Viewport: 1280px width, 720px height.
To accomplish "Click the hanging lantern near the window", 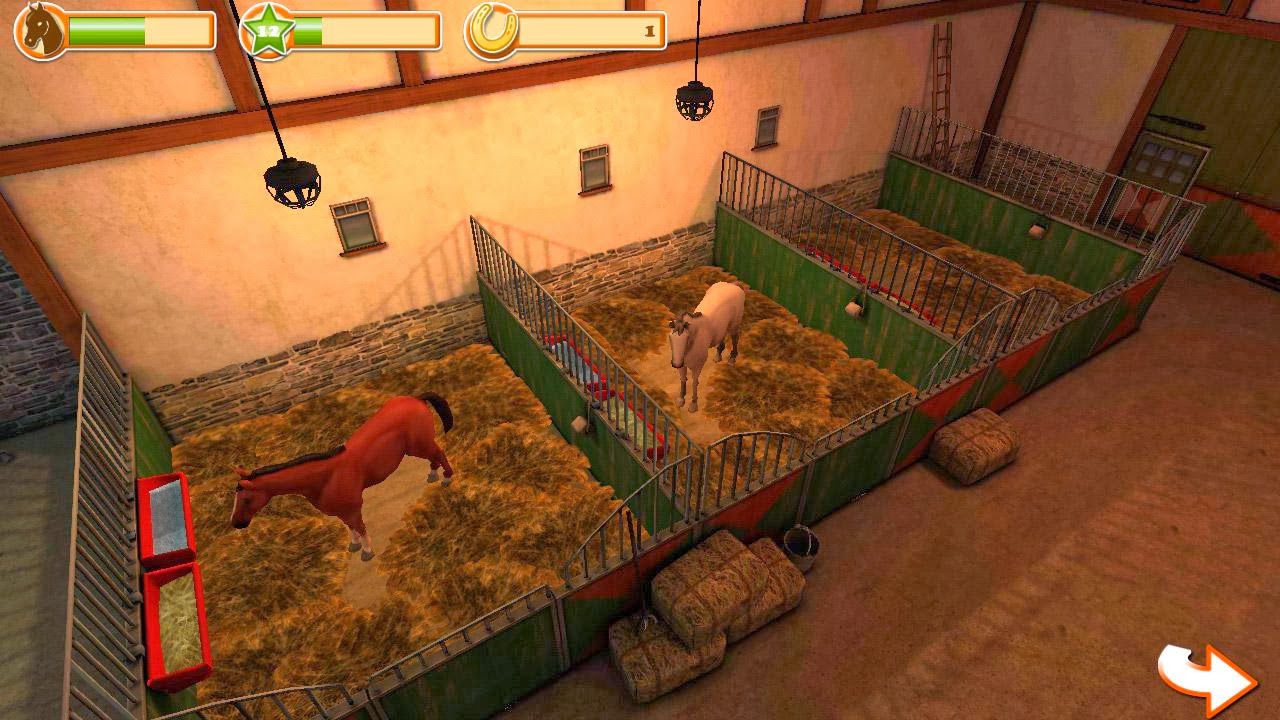I will [x=290, y=180].
